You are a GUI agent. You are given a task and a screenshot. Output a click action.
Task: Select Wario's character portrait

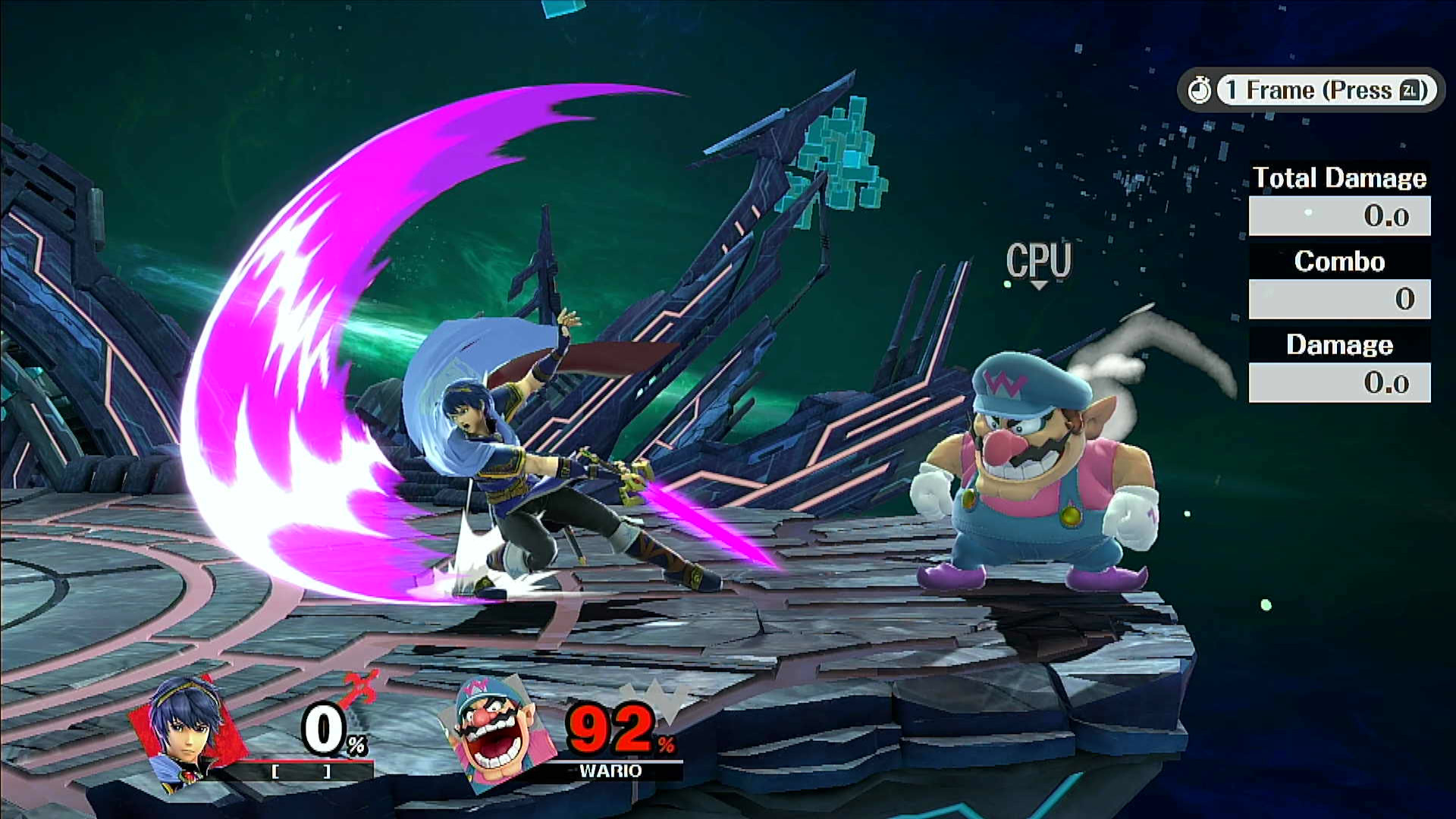pyautogui.click(x=493, y=733)
